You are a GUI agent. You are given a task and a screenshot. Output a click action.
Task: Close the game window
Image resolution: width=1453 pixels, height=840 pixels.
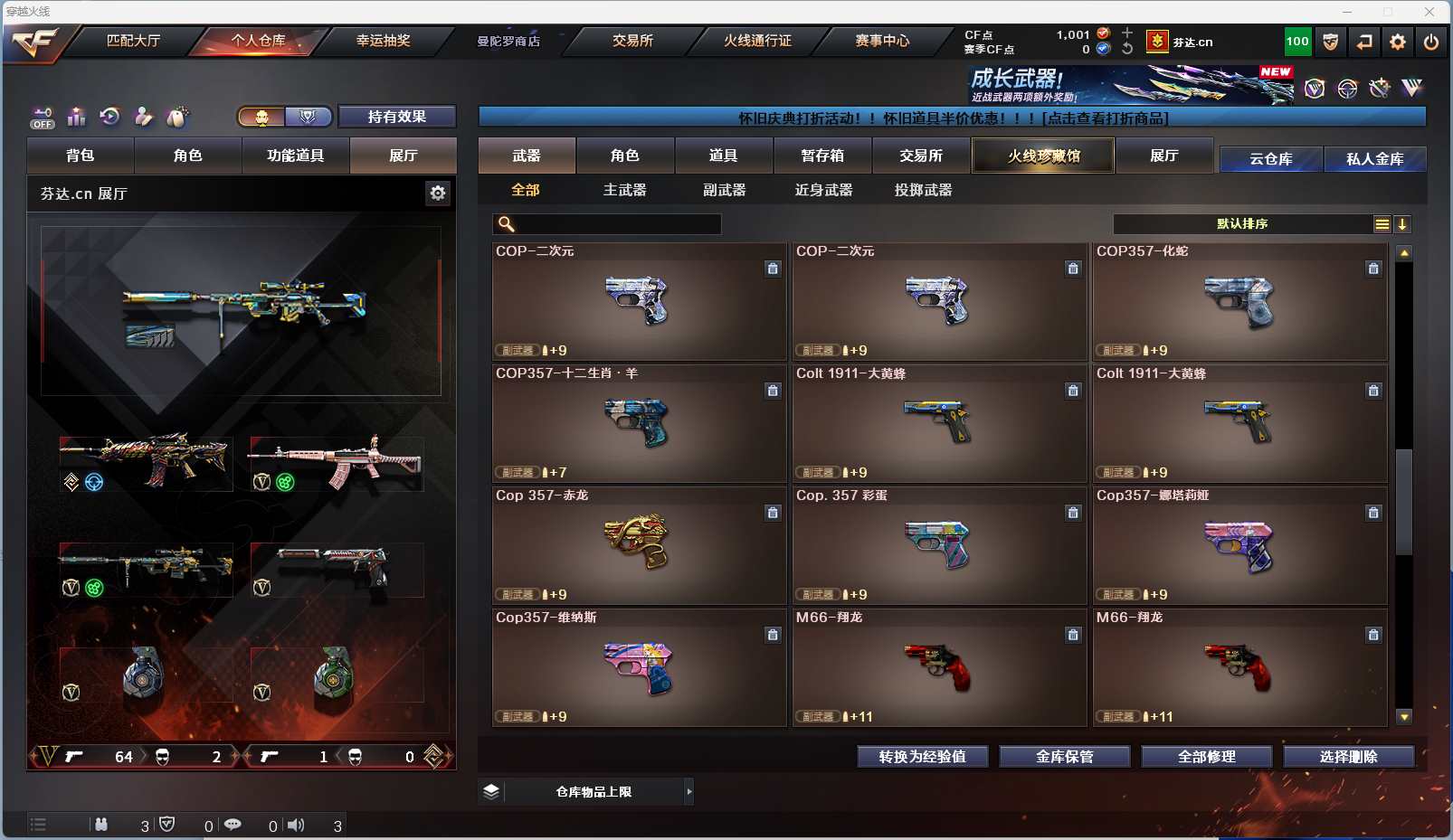click(1429, 12)
